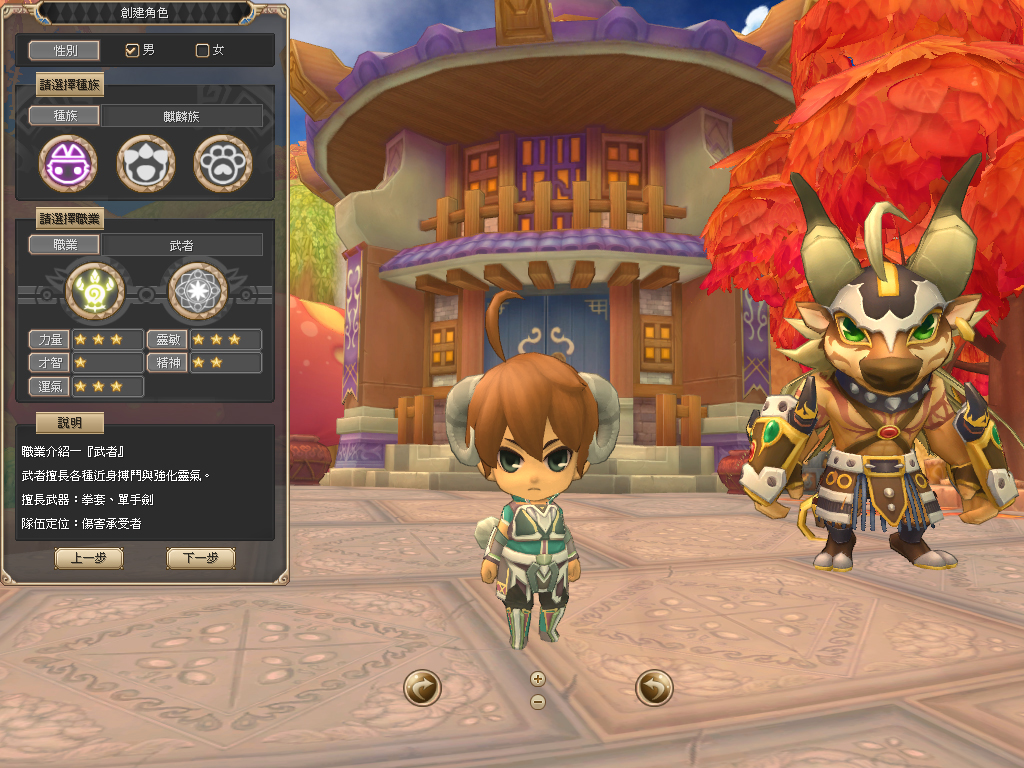Check the 男 (male) gender checkbox
The width and height of the screenshot is (1024, 768).
pyautogui.click(x=131, y=50)
